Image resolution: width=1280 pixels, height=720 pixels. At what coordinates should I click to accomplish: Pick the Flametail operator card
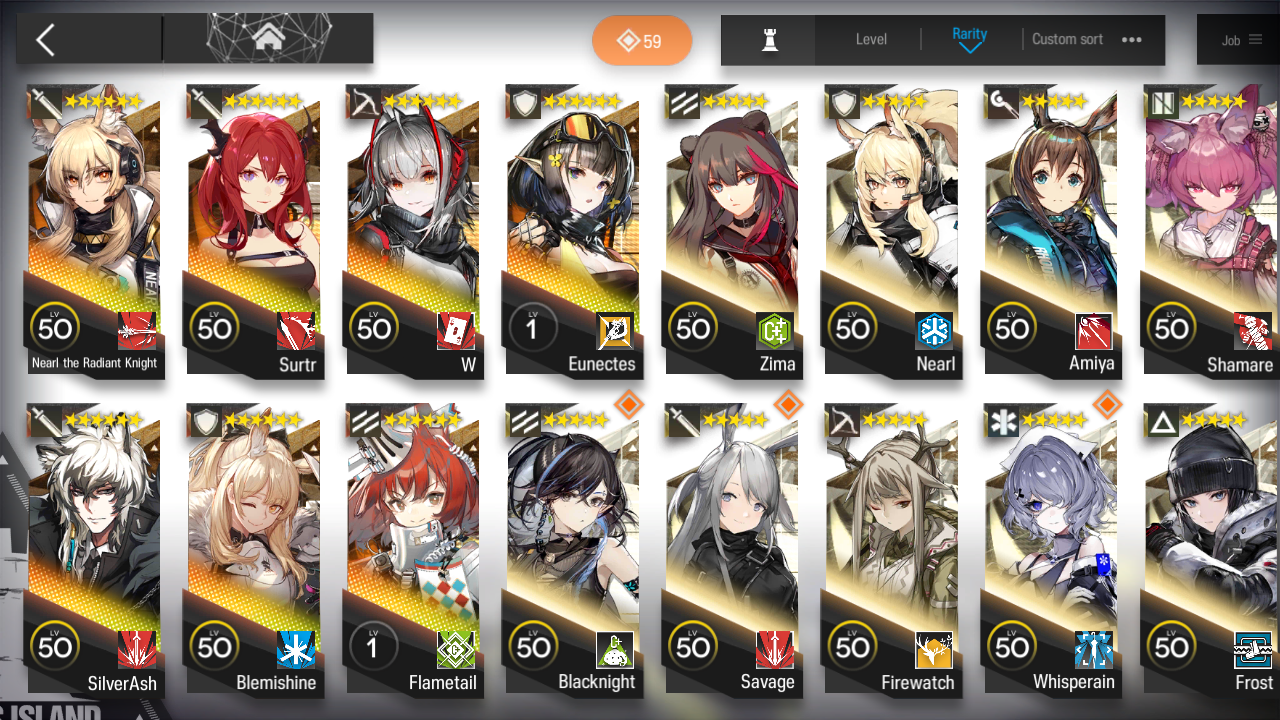click(412, 550)
